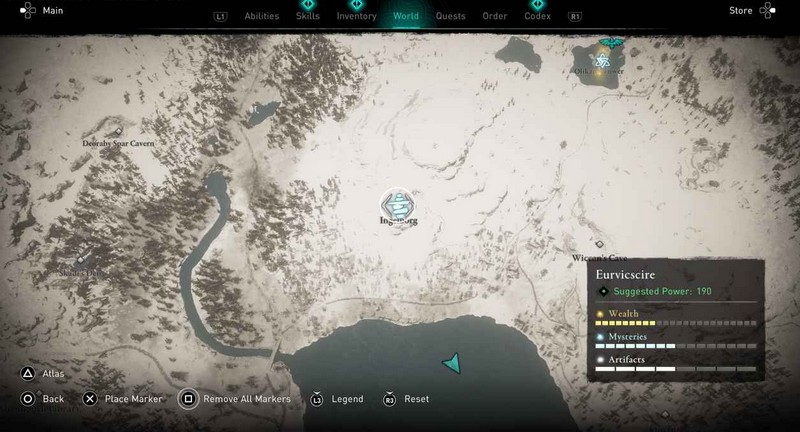This screenshot has width=800, height=432.
Task: Switch to the Codex tab
Action: [537, 16]
